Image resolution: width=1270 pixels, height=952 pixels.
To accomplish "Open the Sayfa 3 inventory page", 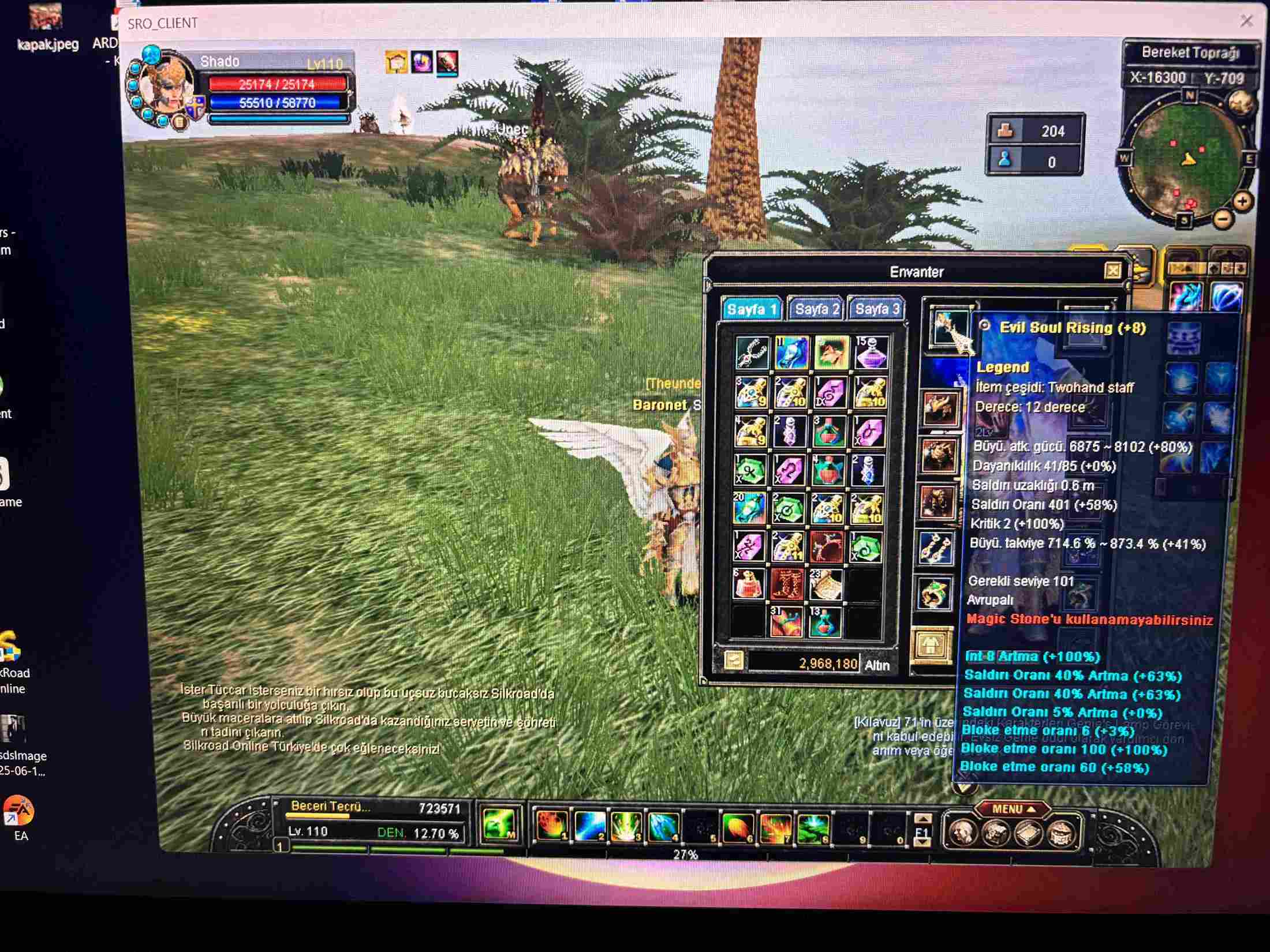I will click(876, 309).
